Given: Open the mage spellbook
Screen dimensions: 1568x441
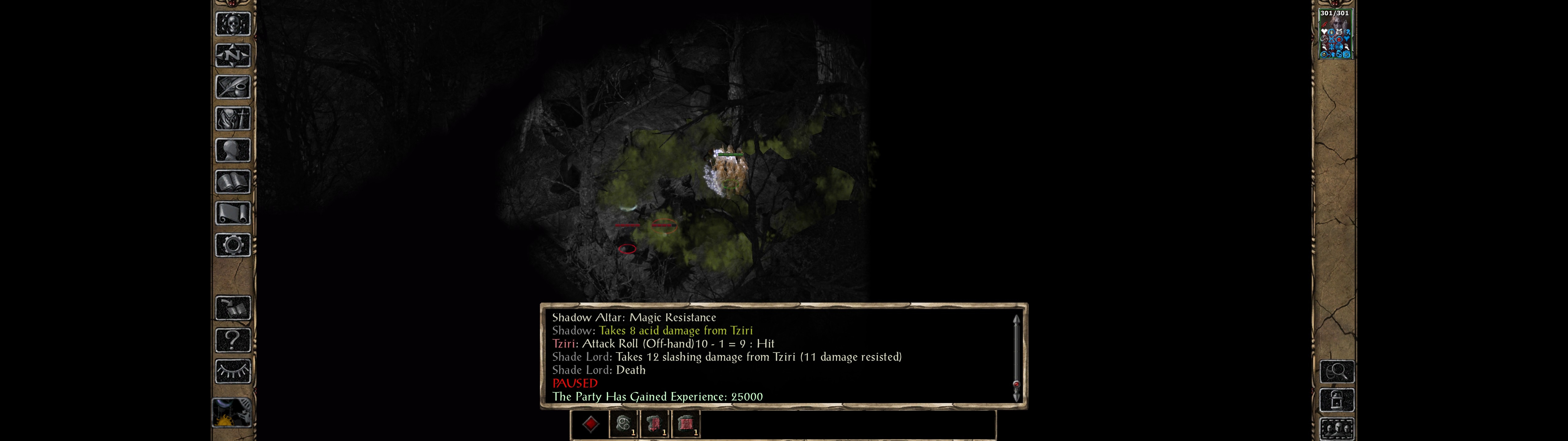Looking at the screenshot, I should point(232,182).
